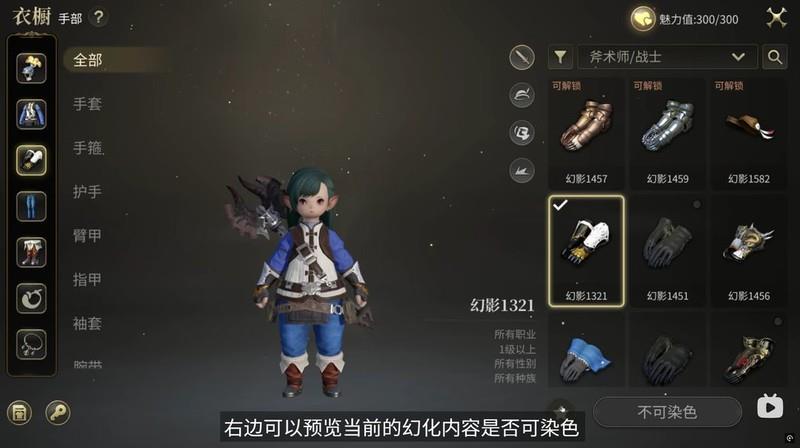Switch to the 臂甲 category

pos(87,235)
